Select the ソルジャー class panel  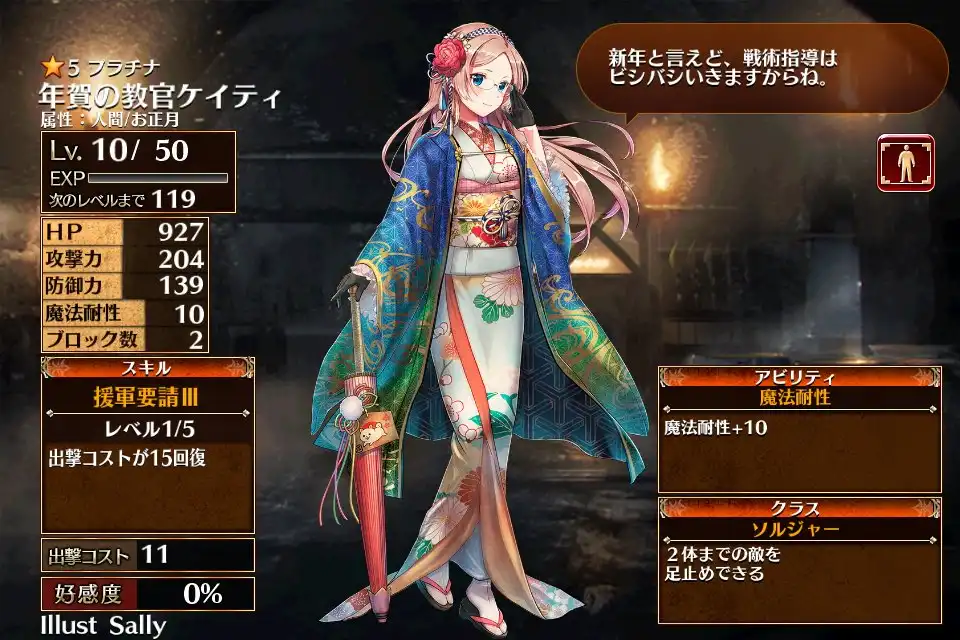(799, 528)
